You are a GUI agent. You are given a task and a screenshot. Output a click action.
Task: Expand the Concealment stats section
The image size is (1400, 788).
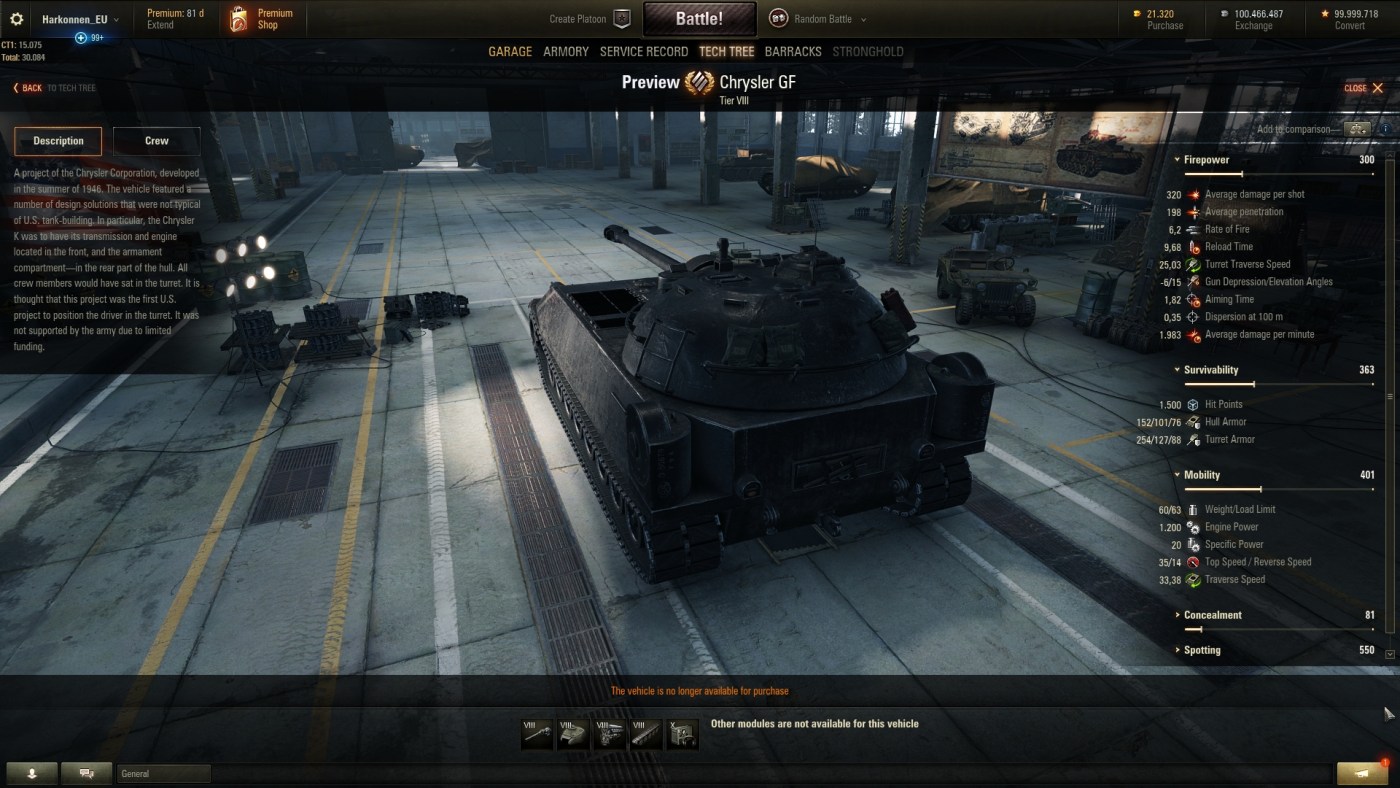[x=1212, y=615]
